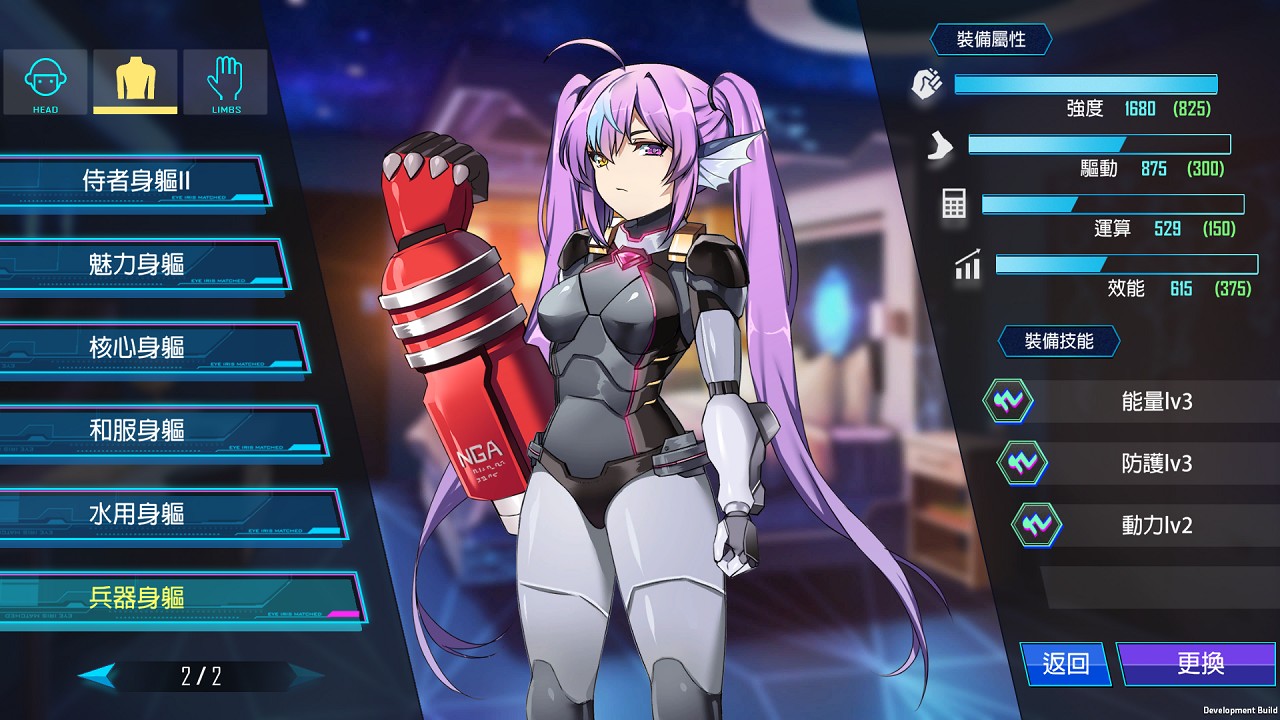Select the 魅力身軀 torso entry
The image size is (1280, 720).
pos(138,264)
